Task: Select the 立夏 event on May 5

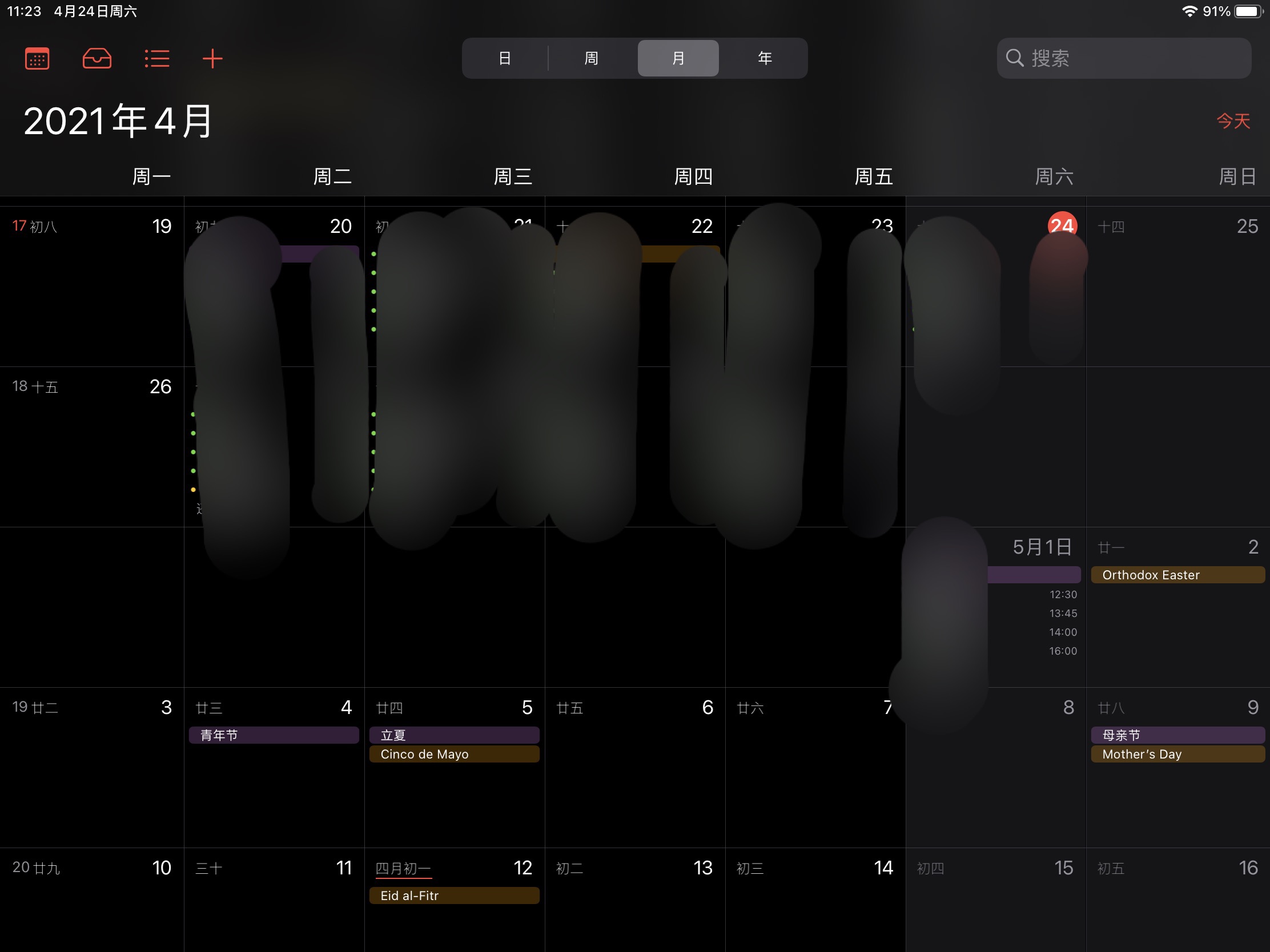Action: click(454, 735)
